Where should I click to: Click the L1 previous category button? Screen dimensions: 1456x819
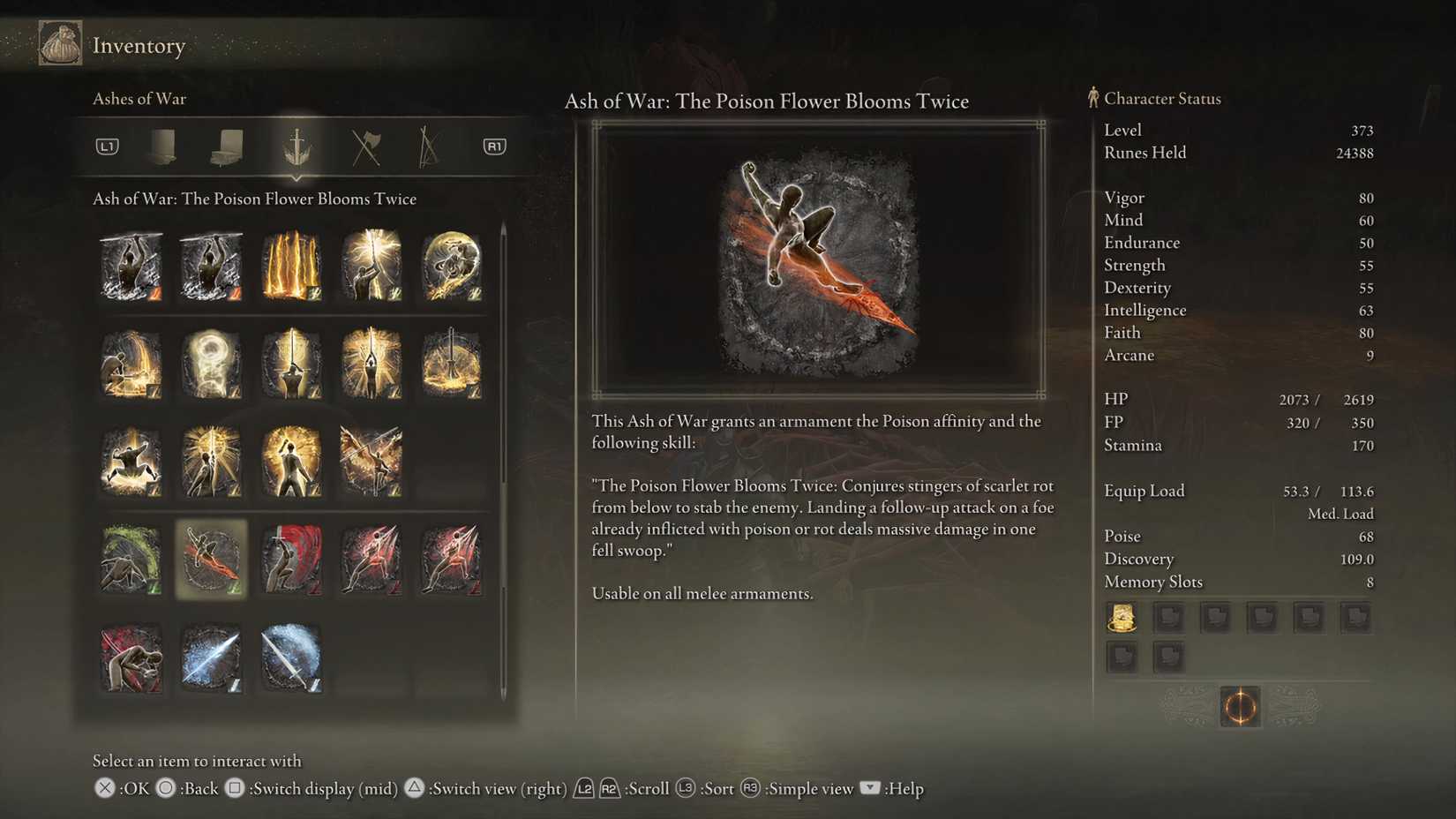pos(106,147)
